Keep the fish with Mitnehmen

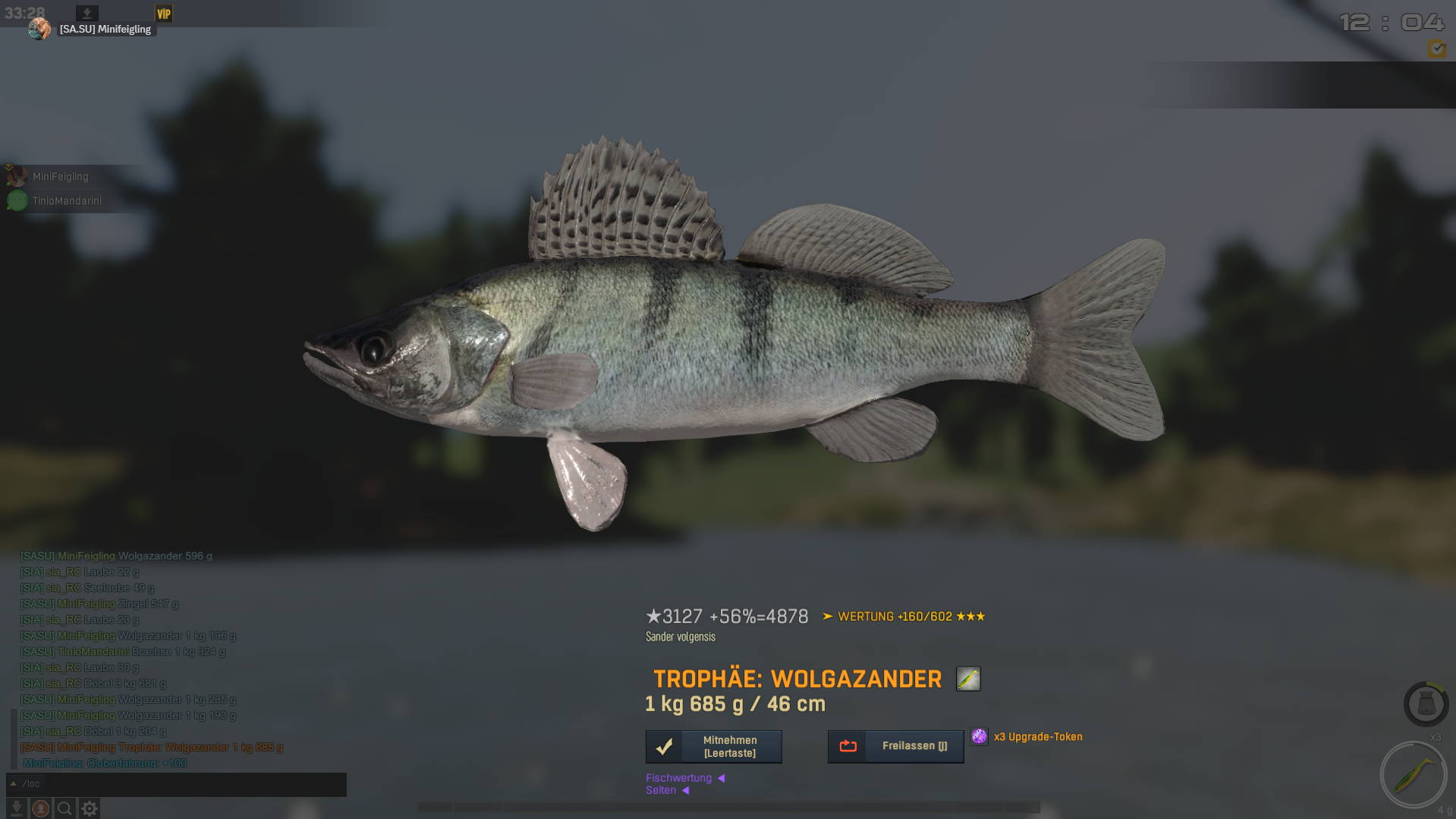[713, 746]
